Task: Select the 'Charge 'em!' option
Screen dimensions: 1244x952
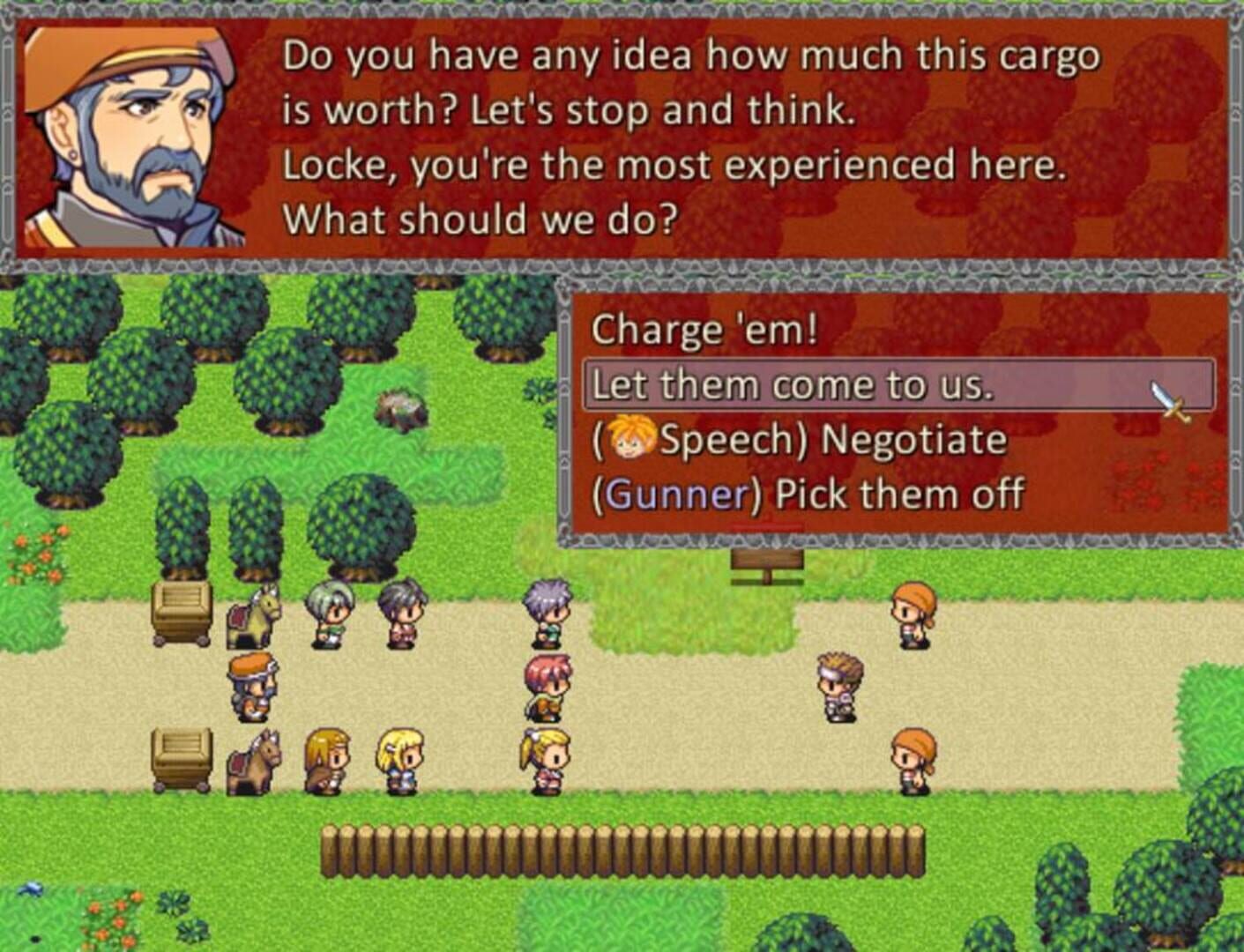Action: [x=705, y=331]
